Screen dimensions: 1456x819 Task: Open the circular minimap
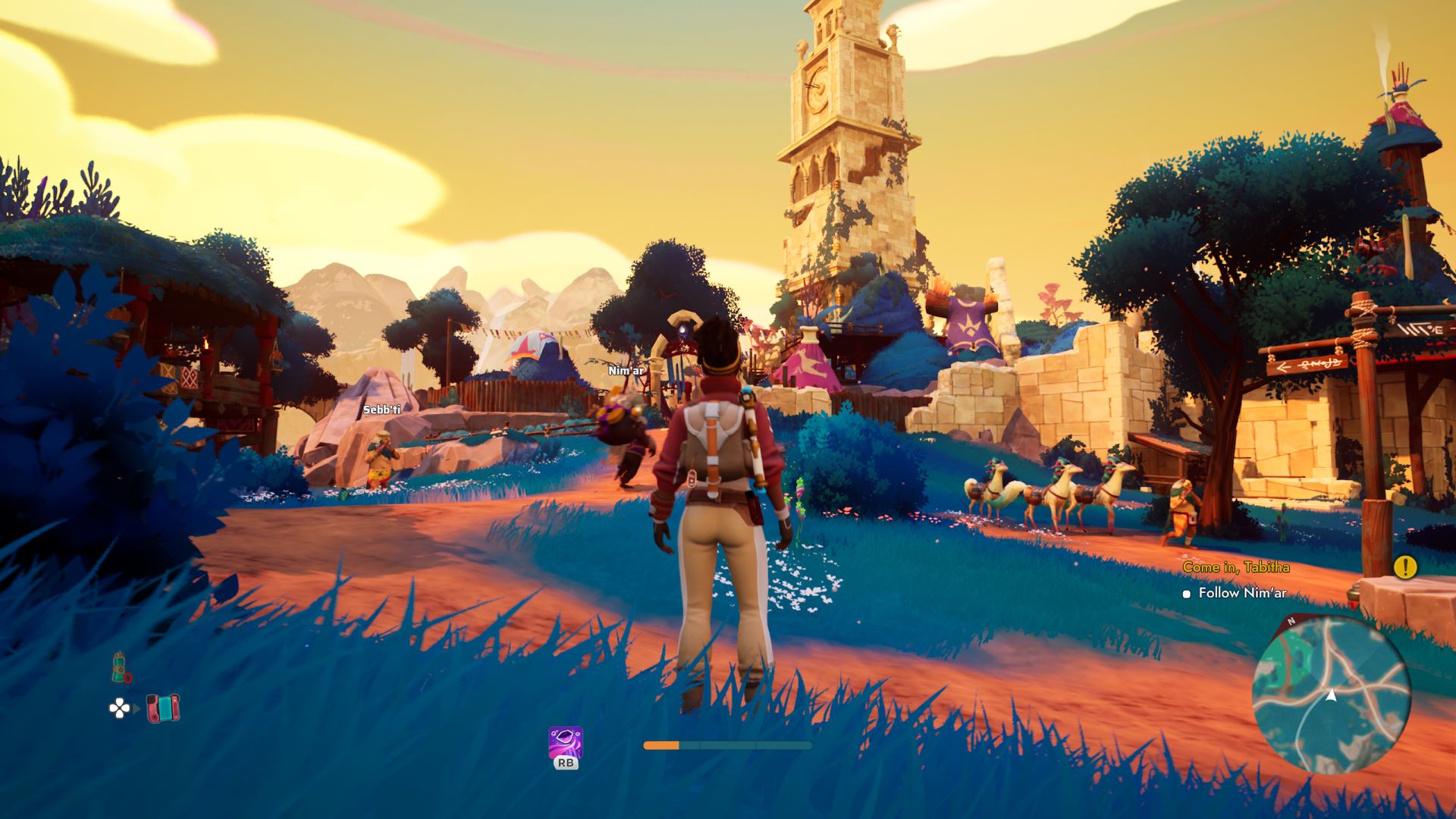tap(1331, 695)
